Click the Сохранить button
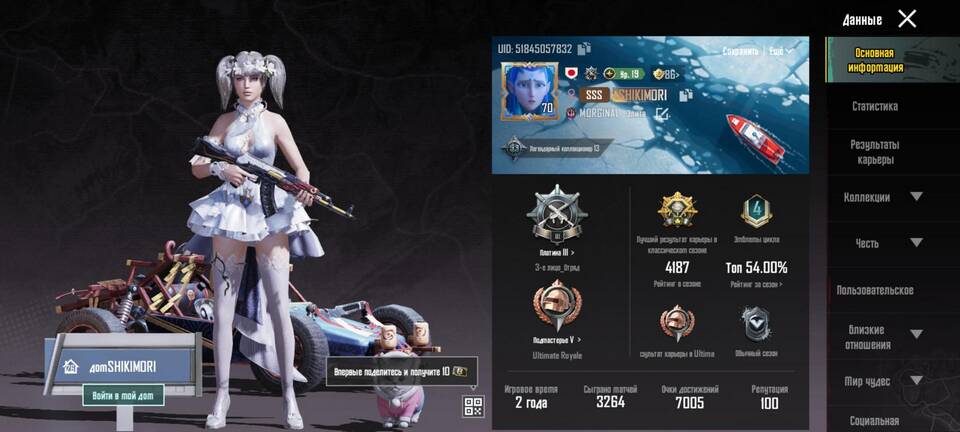 click(741, 51)
